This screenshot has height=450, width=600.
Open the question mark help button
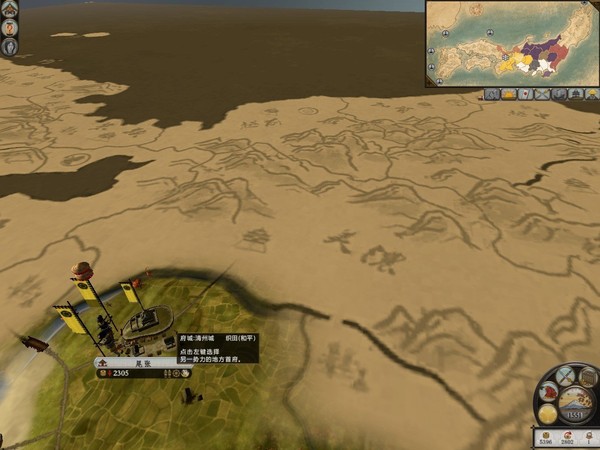pos(9,28)
